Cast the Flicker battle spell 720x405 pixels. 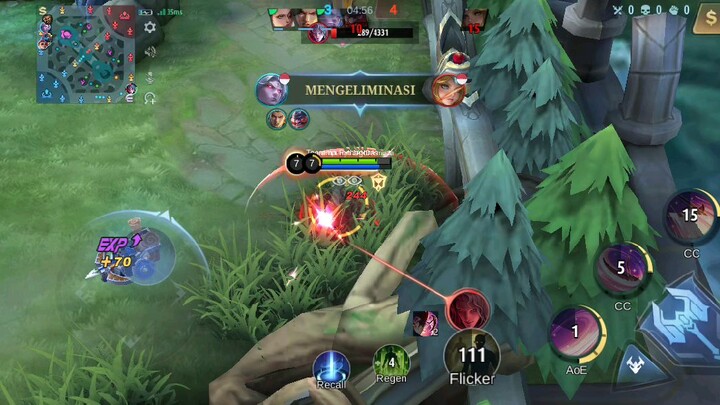click(x=471, y=357)
